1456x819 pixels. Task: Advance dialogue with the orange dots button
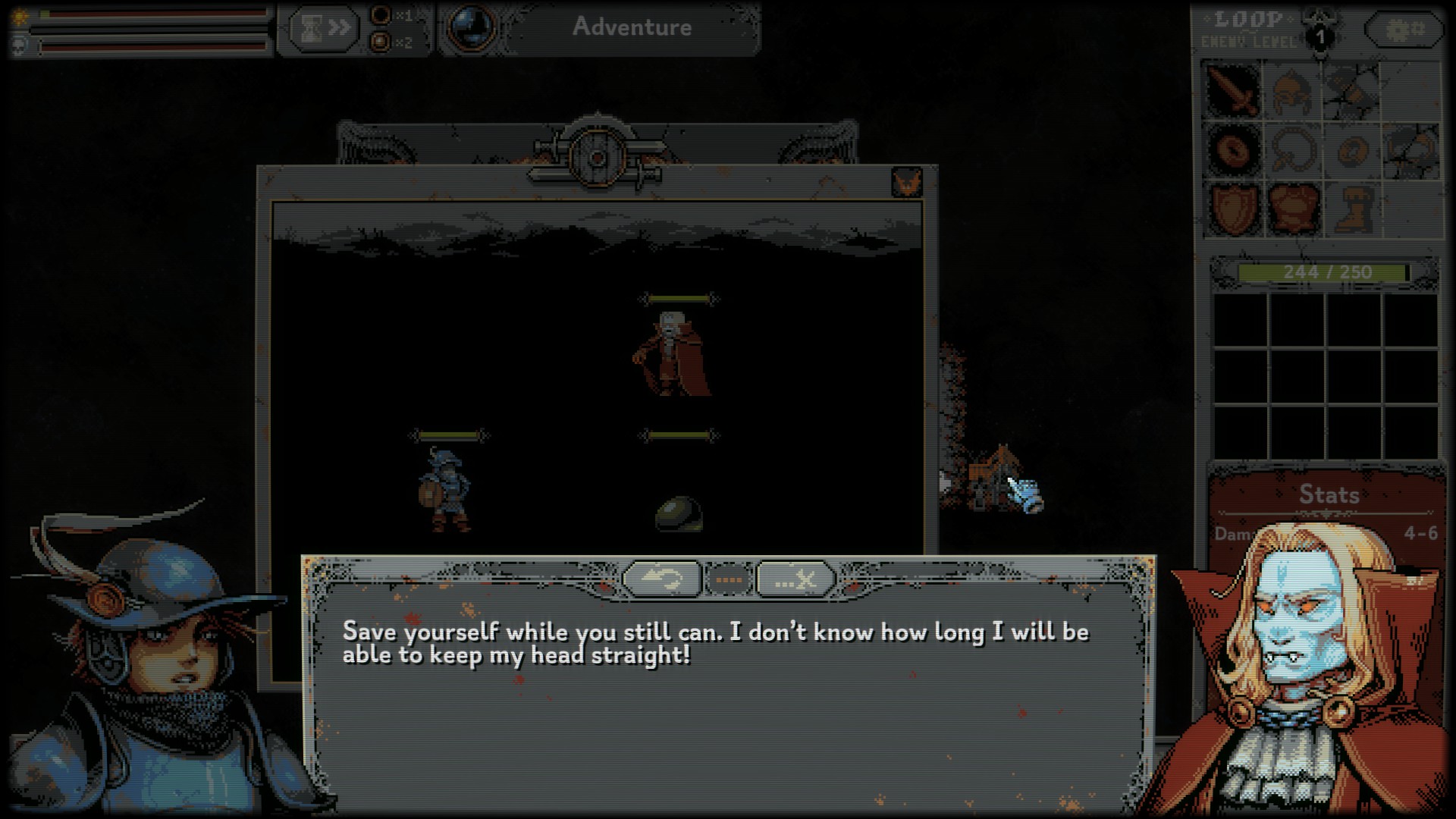point(729,580)
